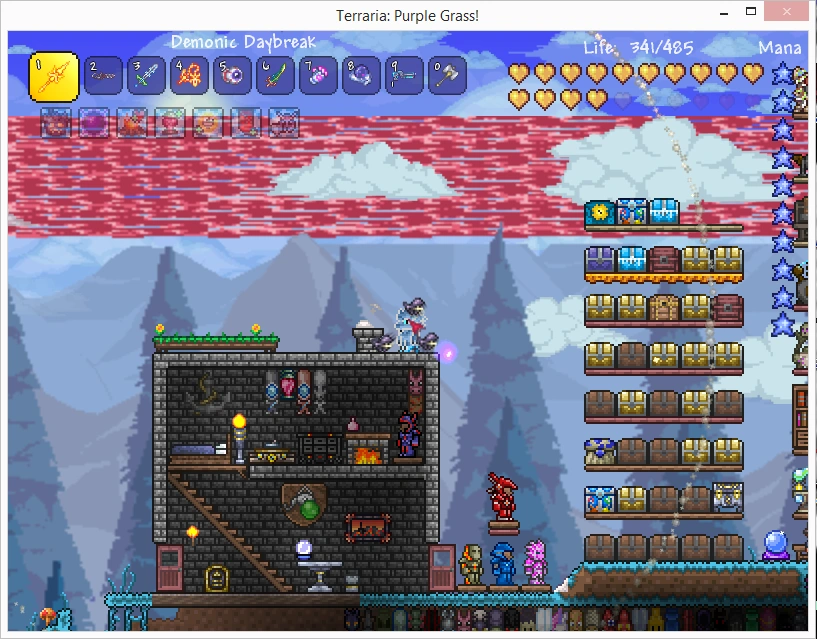Select the pink and white item in slot 7
The width and height of the screenshot is (817, 639).
coord(318,75)
